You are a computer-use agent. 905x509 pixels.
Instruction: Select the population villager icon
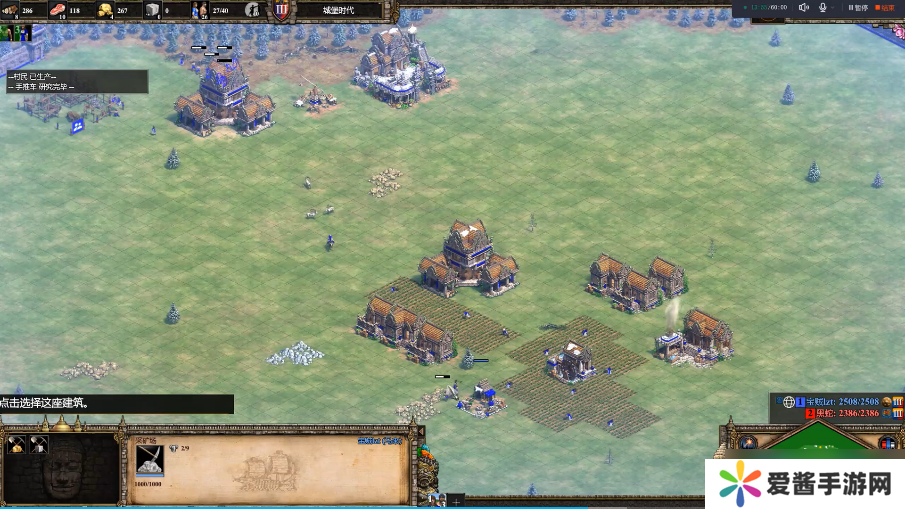(199, 10)
